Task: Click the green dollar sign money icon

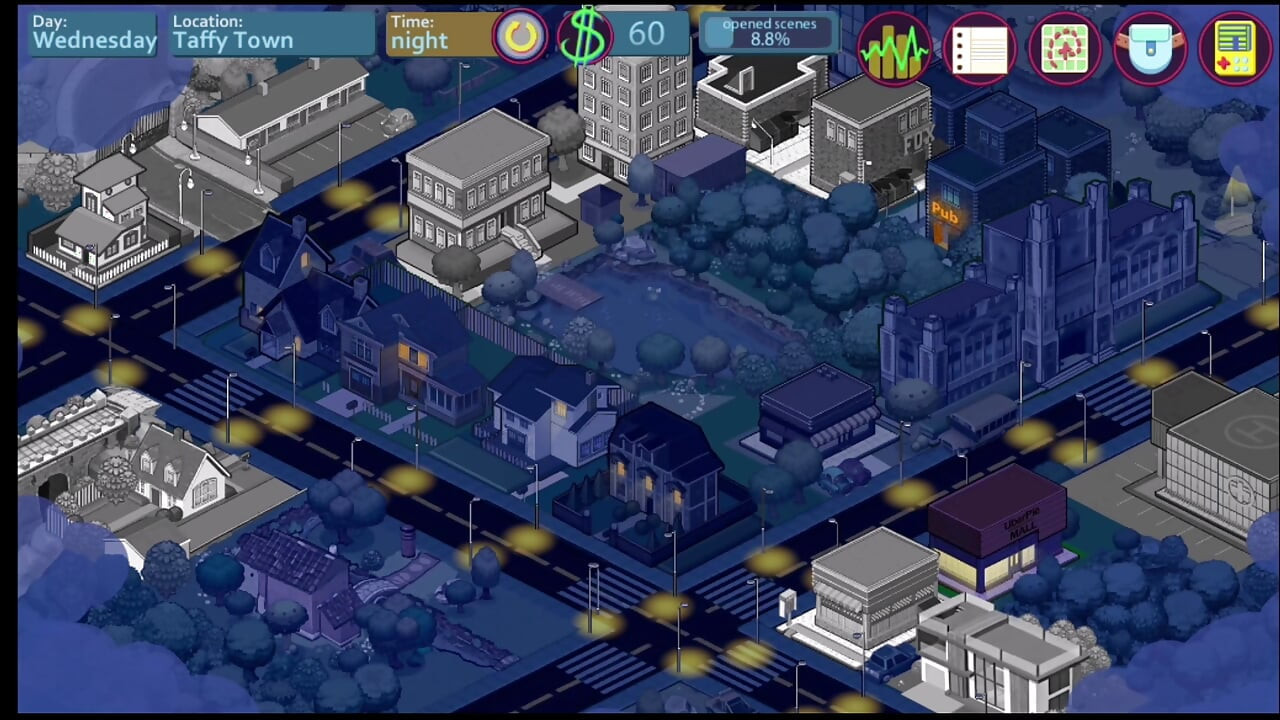Action: [x=585, y=37]
